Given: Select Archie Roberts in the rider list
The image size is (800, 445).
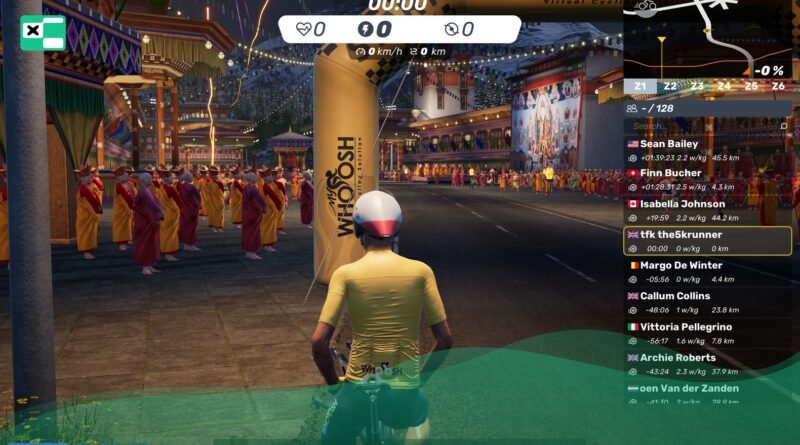Looking at the screenshot, I should 707,363.
